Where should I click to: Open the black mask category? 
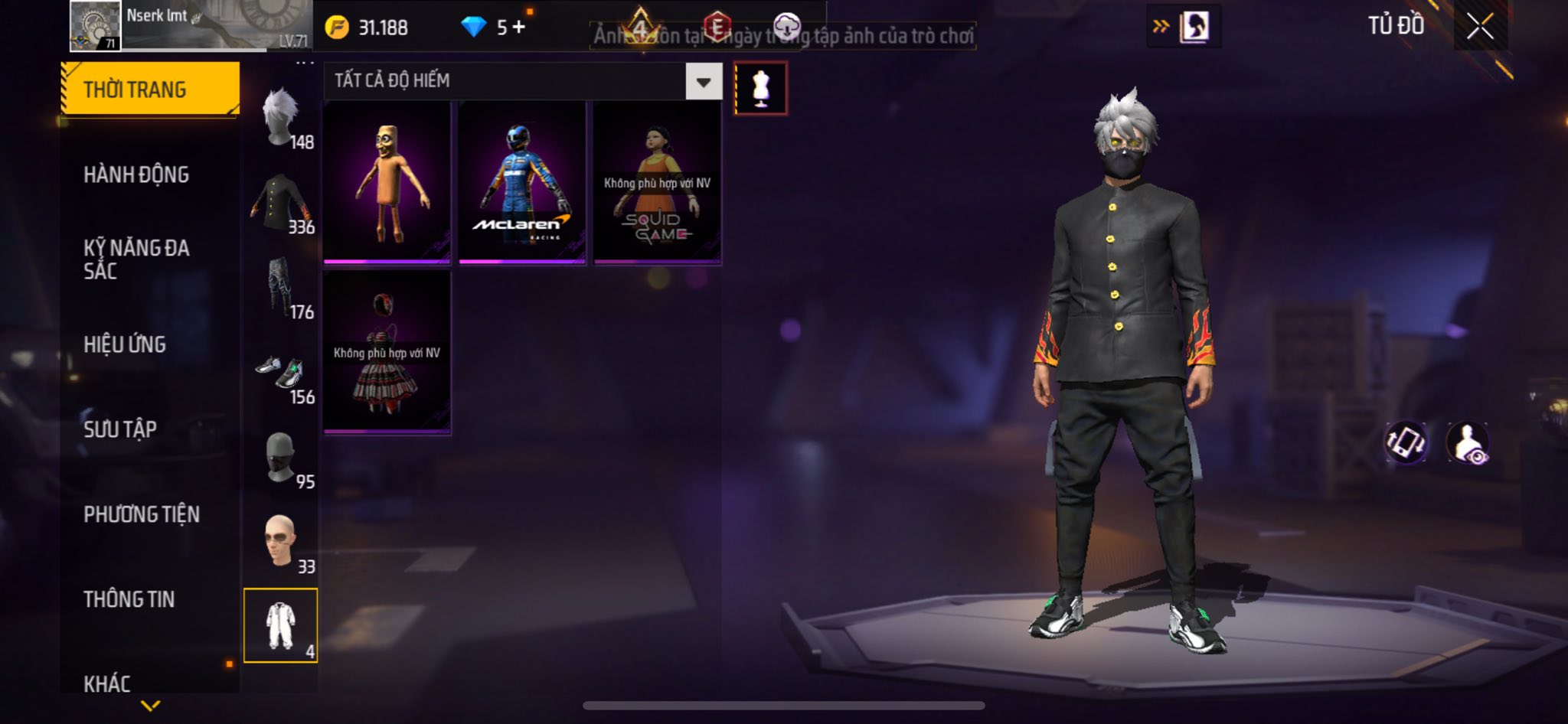click(282, 458)
